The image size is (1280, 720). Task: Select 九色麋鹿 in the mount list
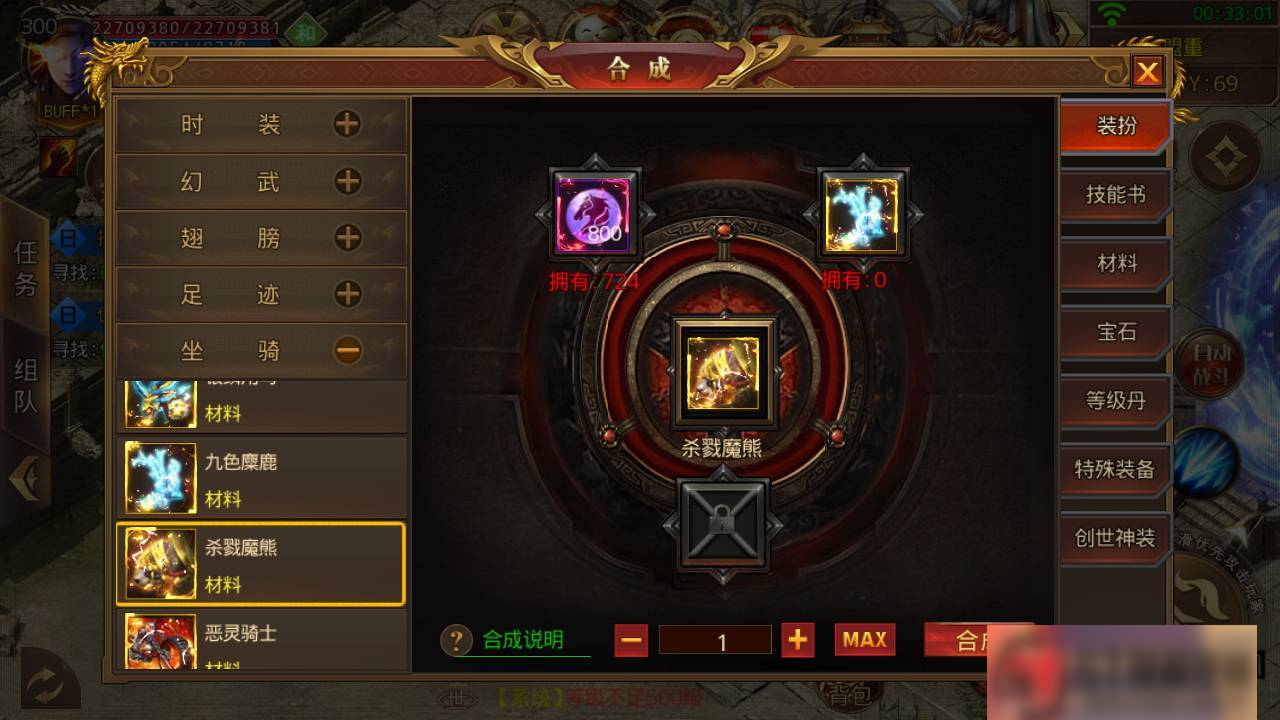coord(261,478)
